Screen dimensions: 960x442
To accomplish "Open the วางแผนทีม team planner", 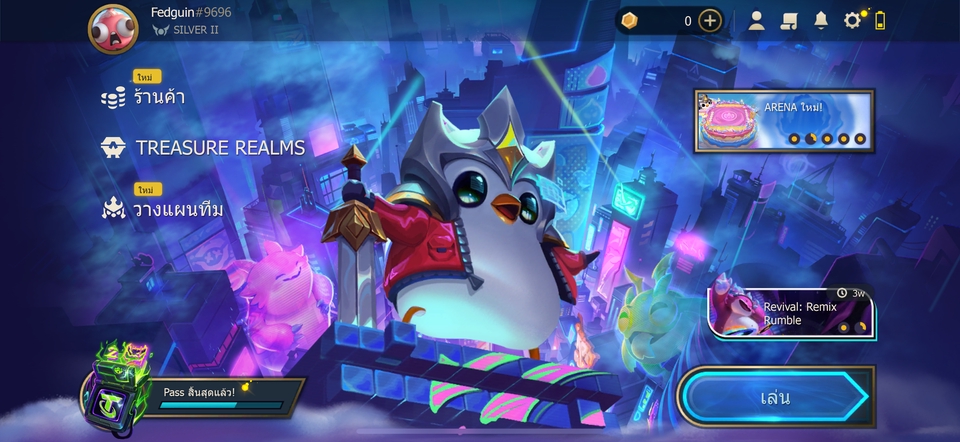I will point(163,209).
